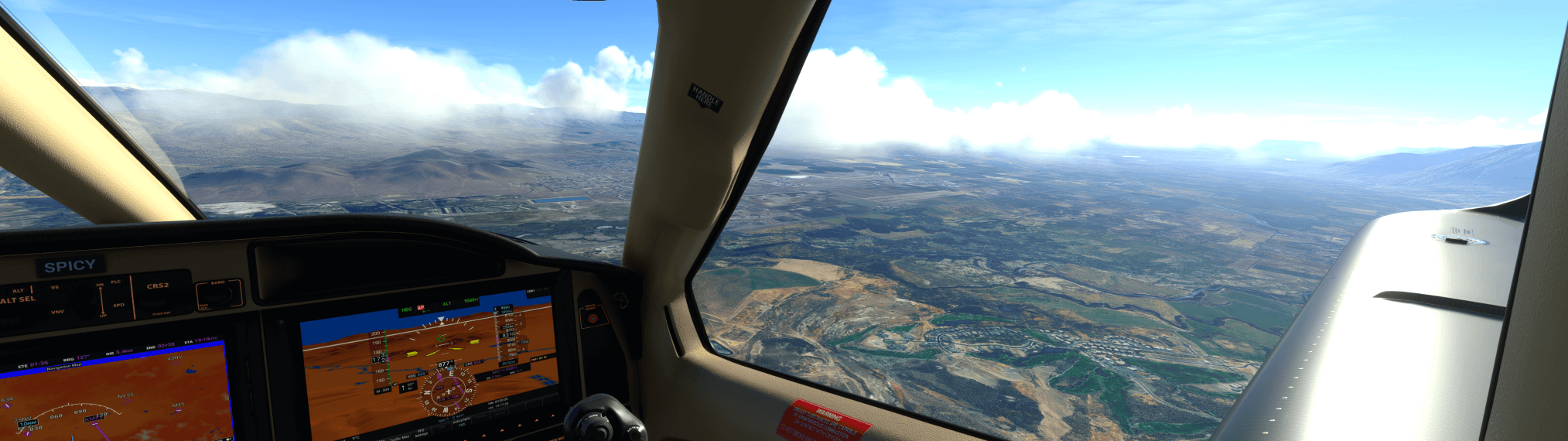Click the DN/UP pitch wheel
Screen dimensions: 1568x441
(x=101, y=299)
